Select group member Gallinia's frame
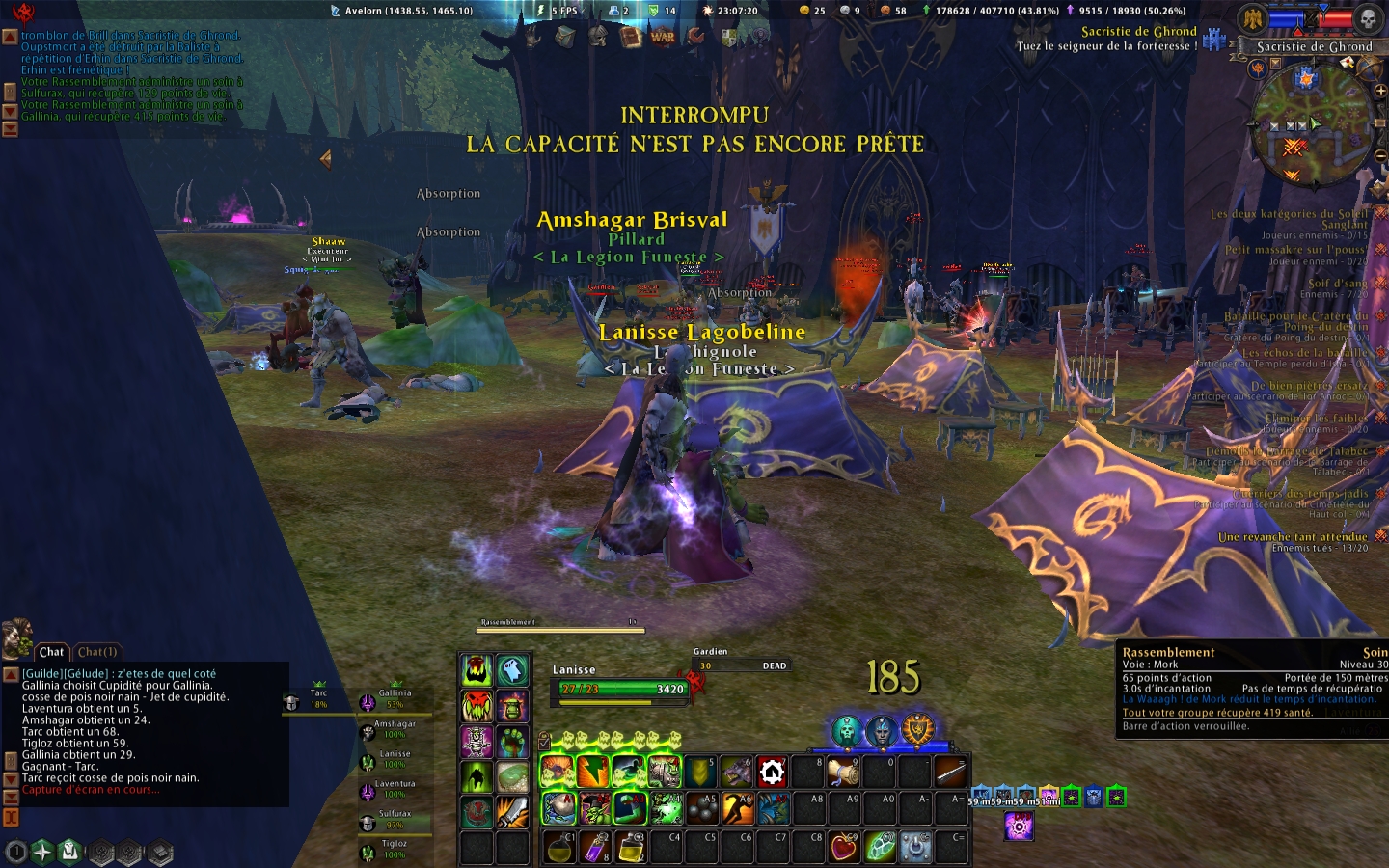The width and height of the screenshot is (1389, 868). click(x=394, y=698)
